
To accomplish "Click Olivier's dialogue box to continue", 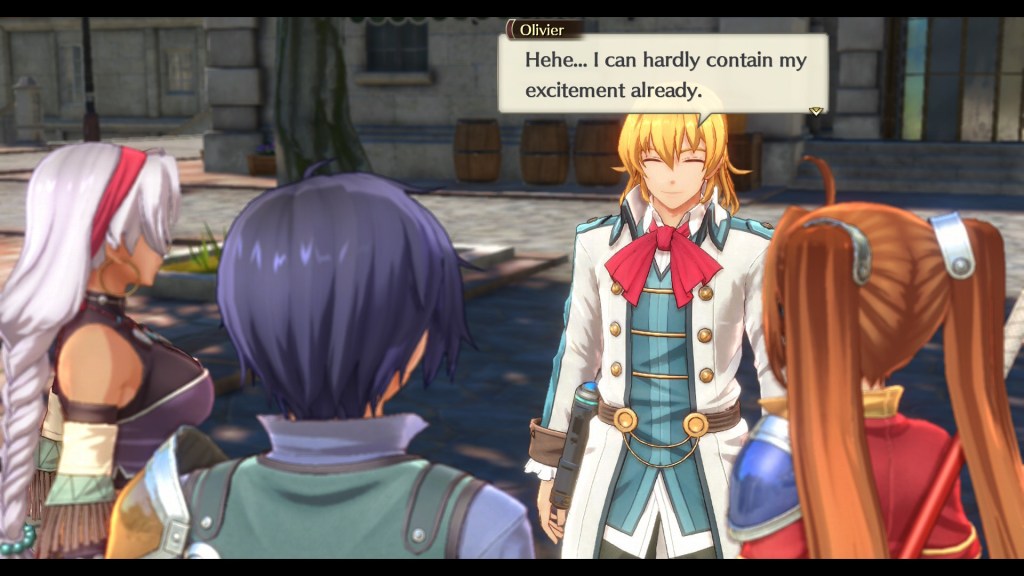I will [662, 74].
